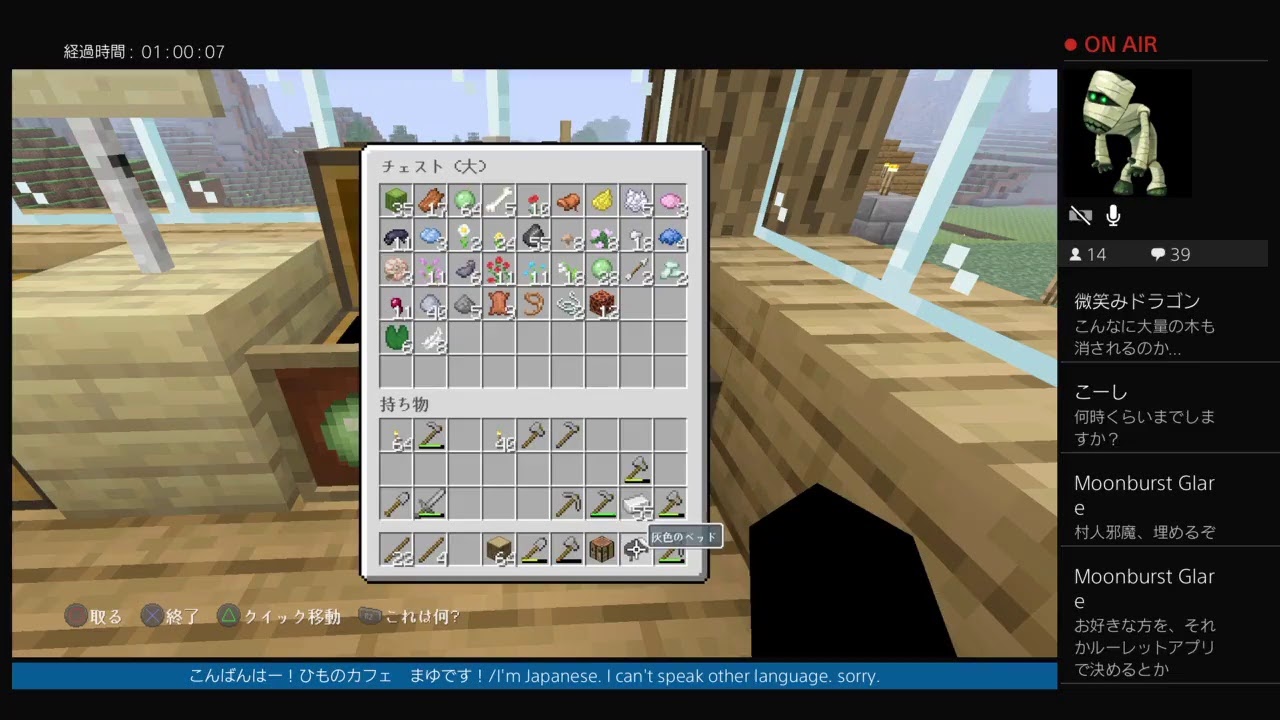The width and height of the screenshot is (1280, 720).
Task: Toggle the crossed-out camera icon
Action: [1081, 215]
